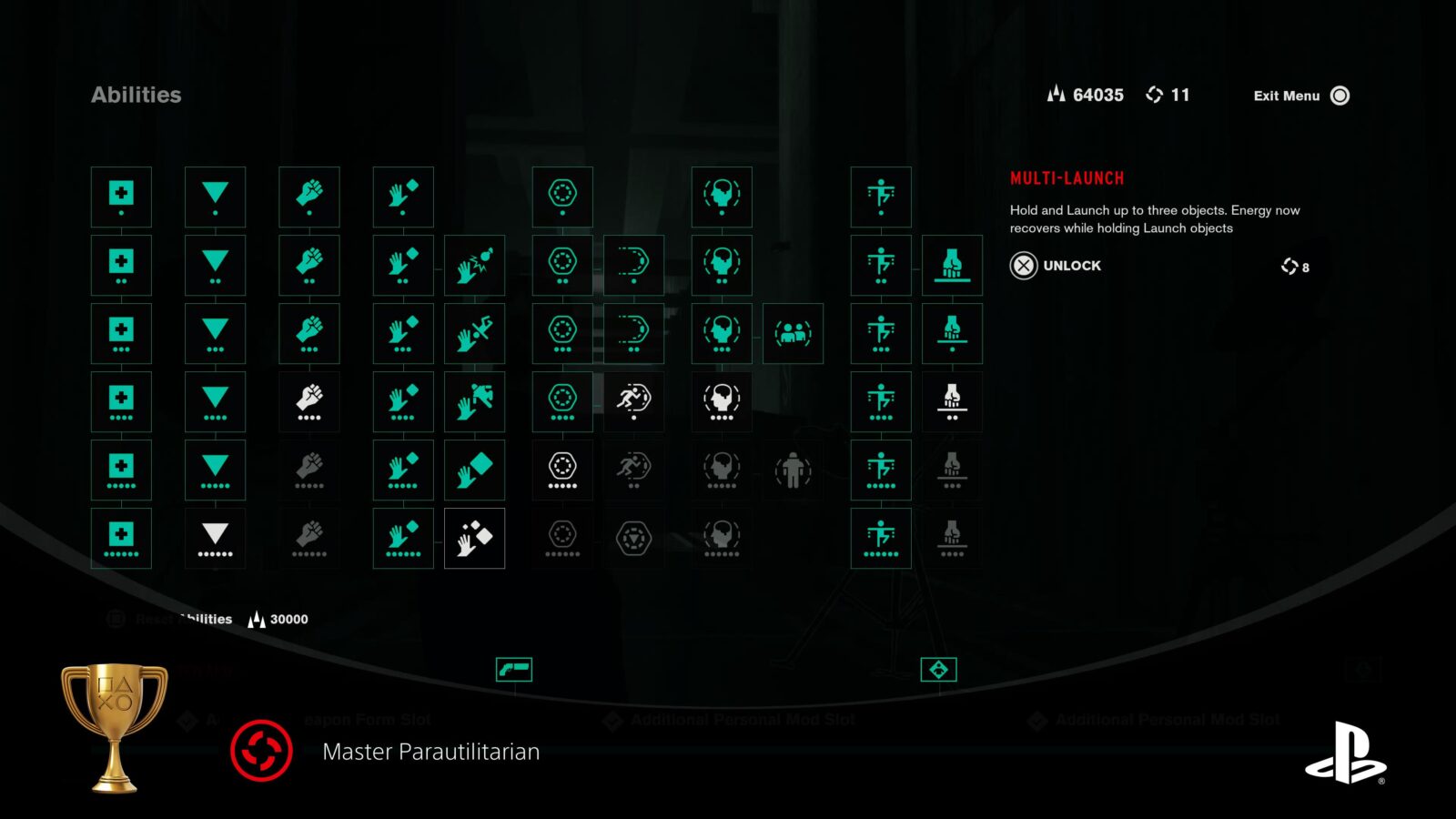Select the top Health ability icon
This screenshot has width=1456, height=819.
click(121, 197)
